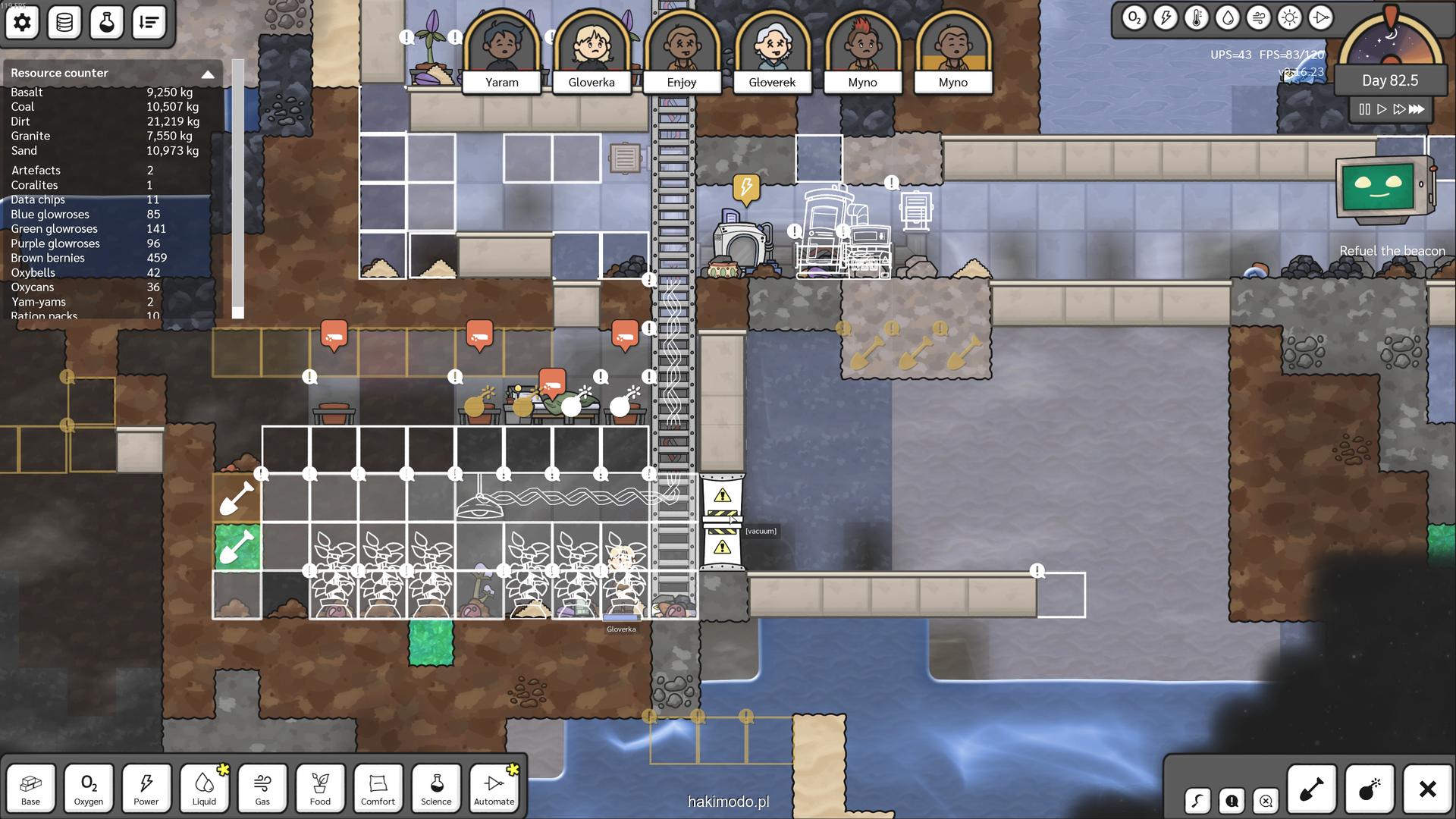
Task: Toggle the temperature overlay
Action: pyautogui.click(x=1197, y=18)
